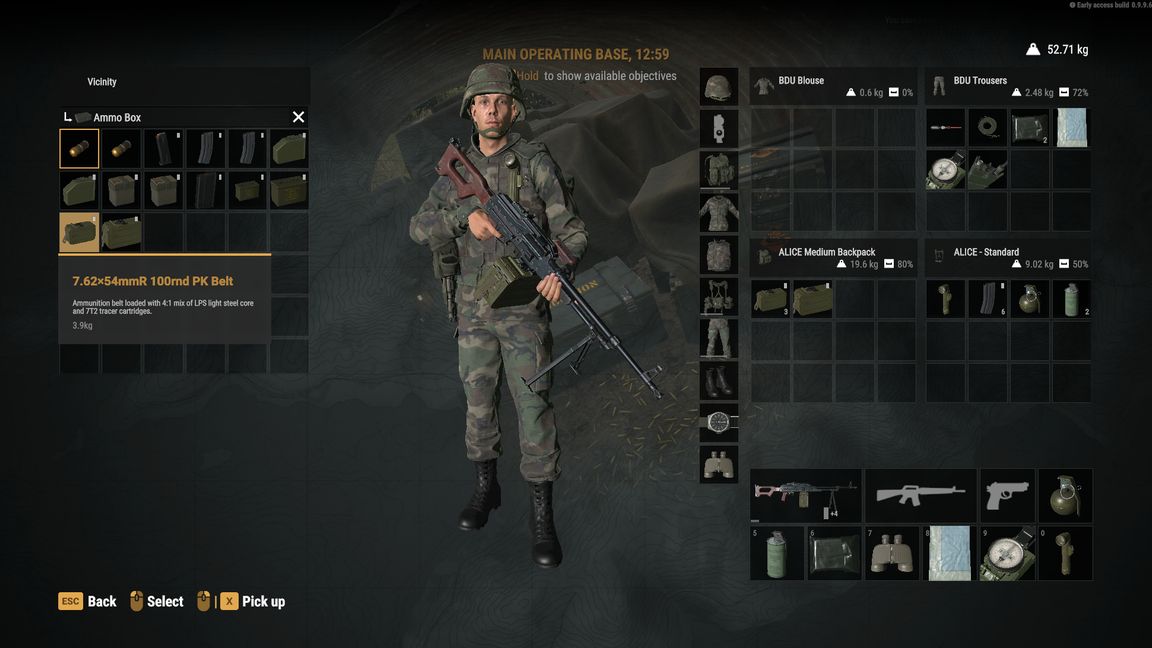
Task: Select the empty rifle silhouette weapon slot
Action: click(x=920, y=495)
